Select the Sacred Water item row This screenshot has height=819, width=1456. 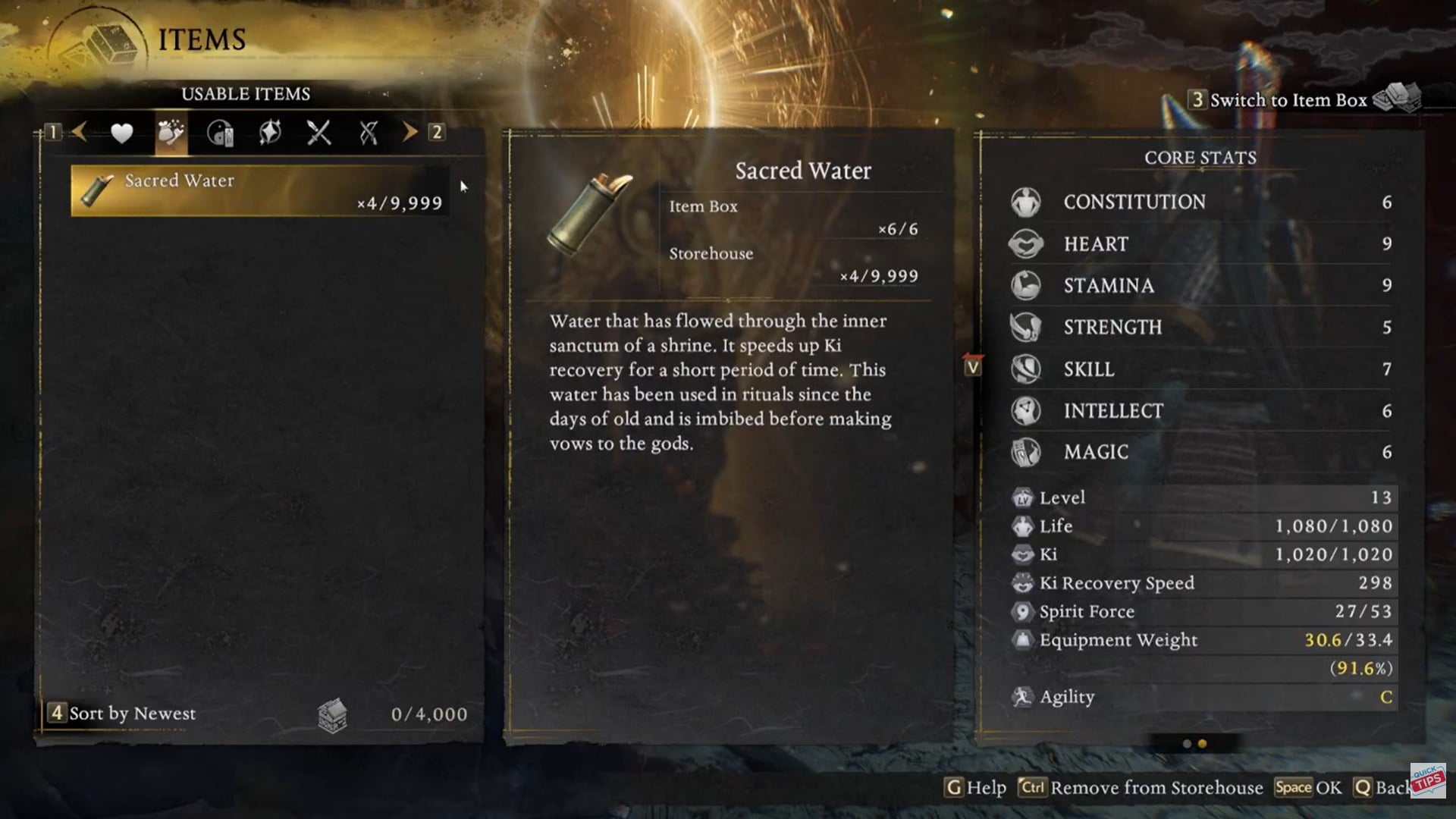click(259, 191)
